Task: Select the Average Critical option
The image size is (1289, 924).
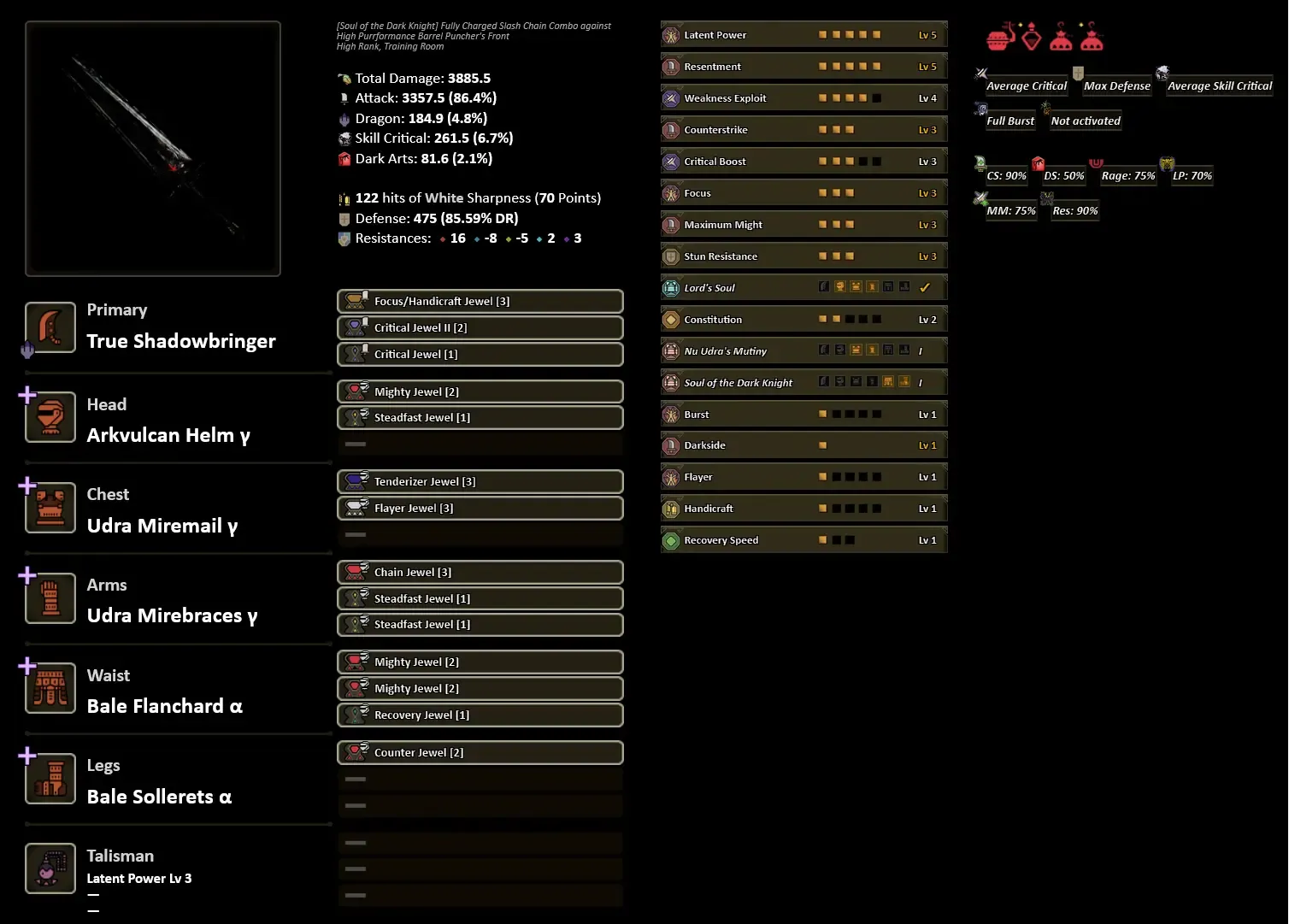Action: click(x=1025, y=85)
